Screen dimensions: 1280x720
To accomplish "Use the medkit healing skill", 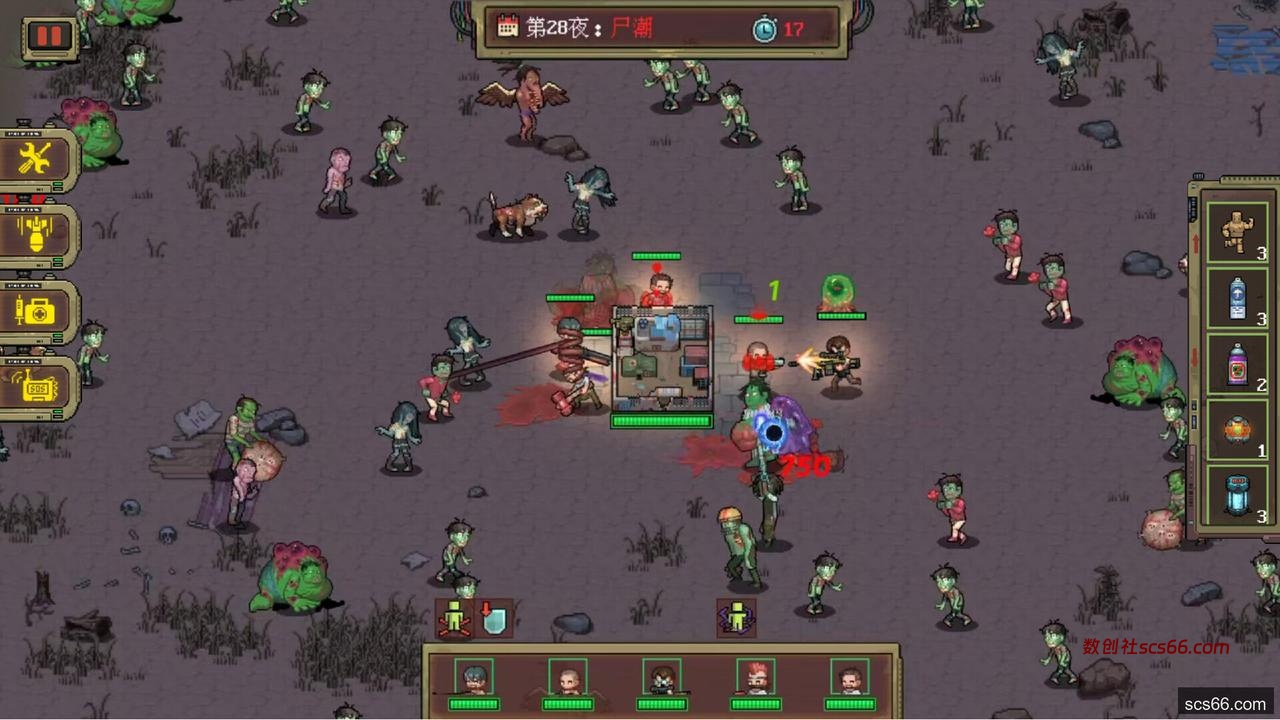I will [36, 311].
